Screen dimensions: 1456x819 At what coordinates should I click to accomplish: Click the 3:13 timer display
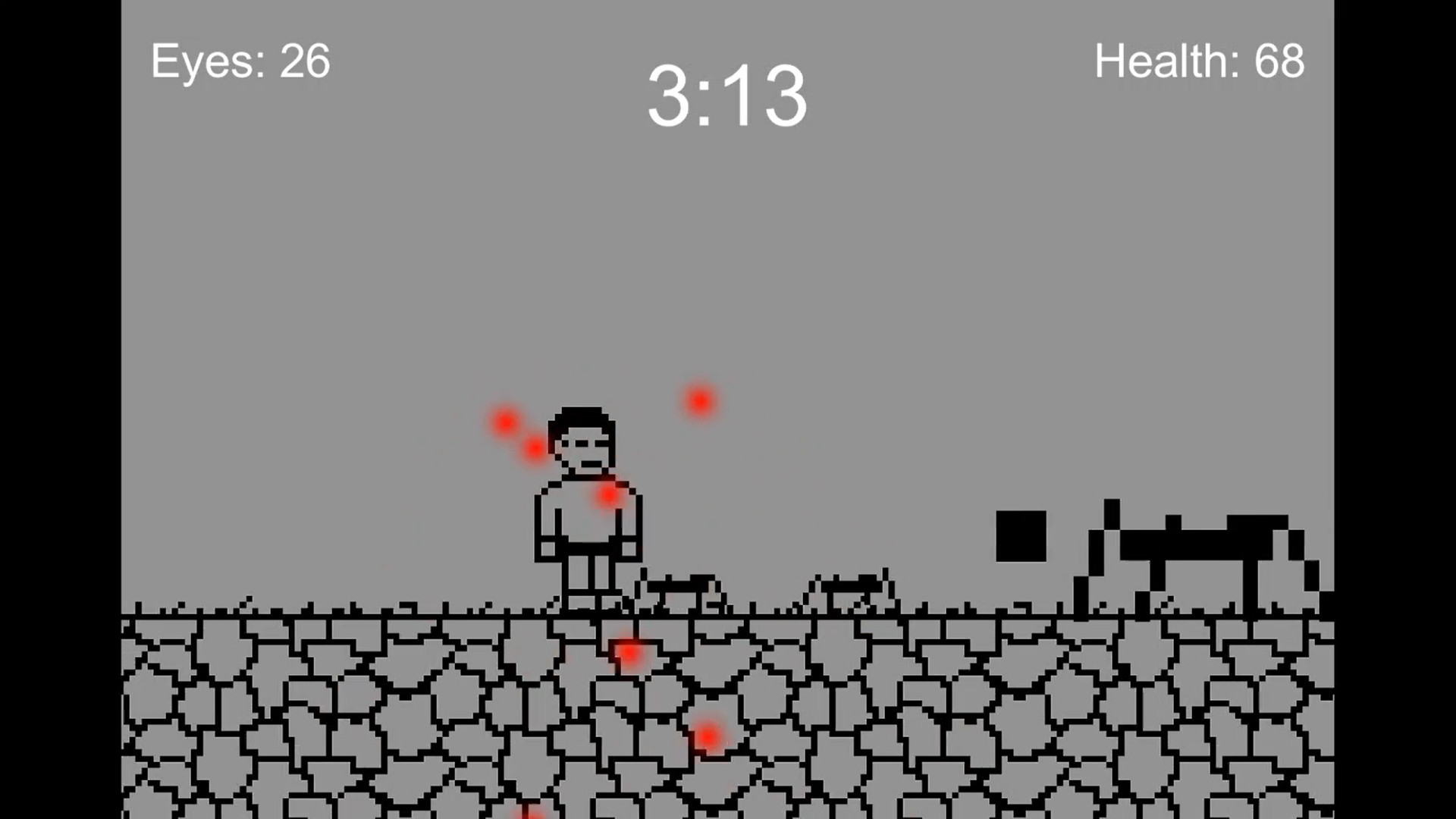728,99
